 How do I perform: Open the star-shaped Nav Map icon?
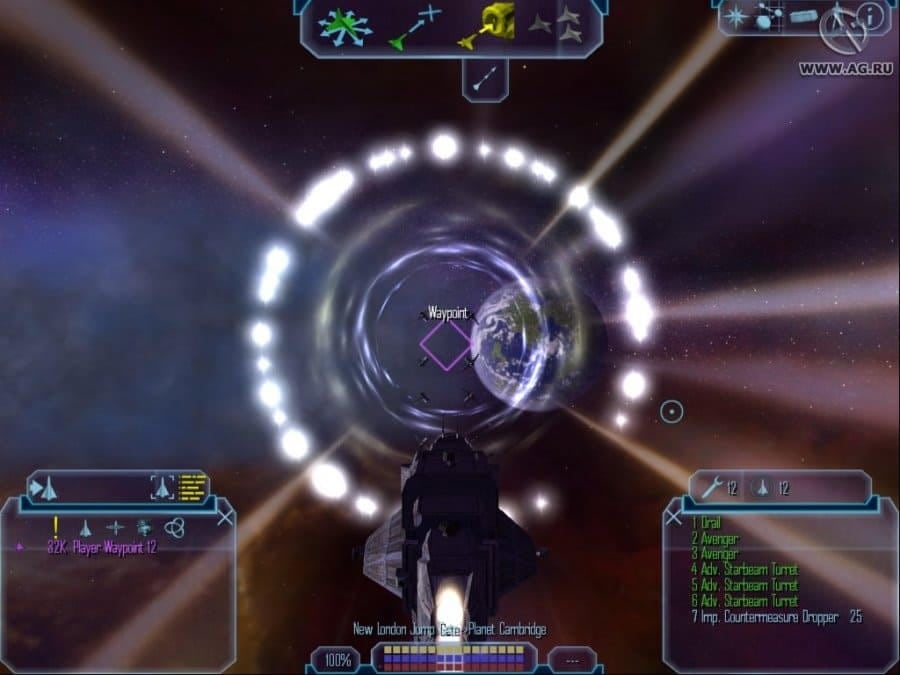click(735, 16)
